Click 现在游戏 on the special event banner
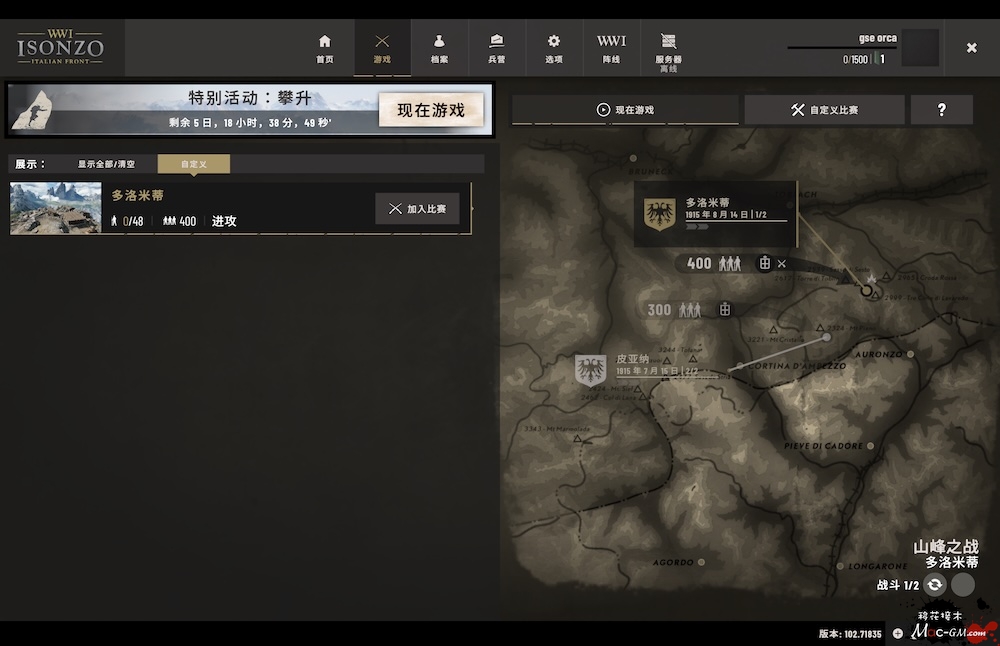The image size is (1000, 646). tap(431, 110)
